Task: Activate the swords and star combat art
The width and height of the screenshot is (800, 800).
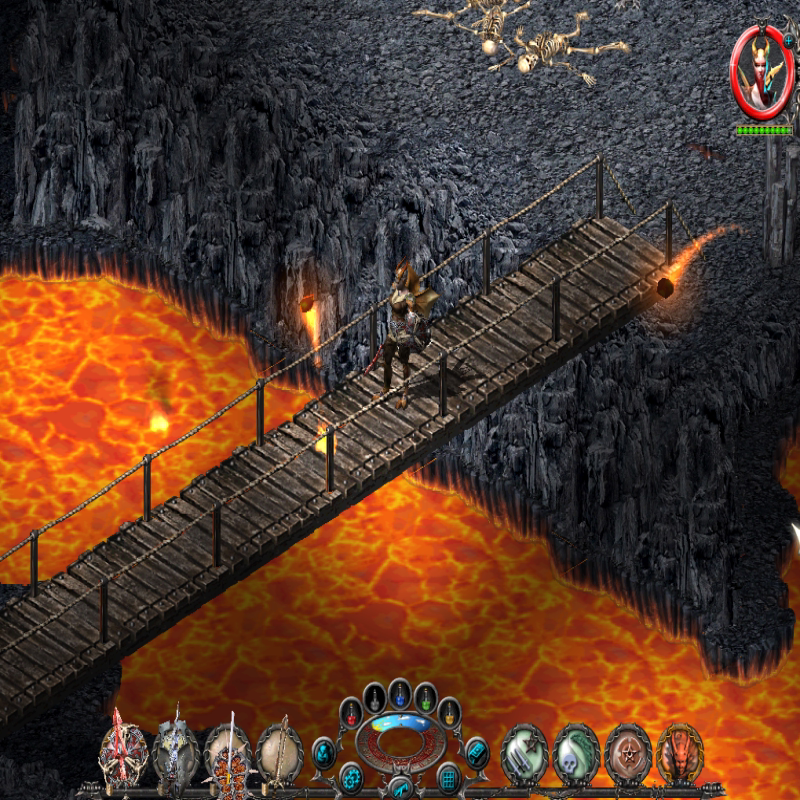Action: tap(524, 752)
